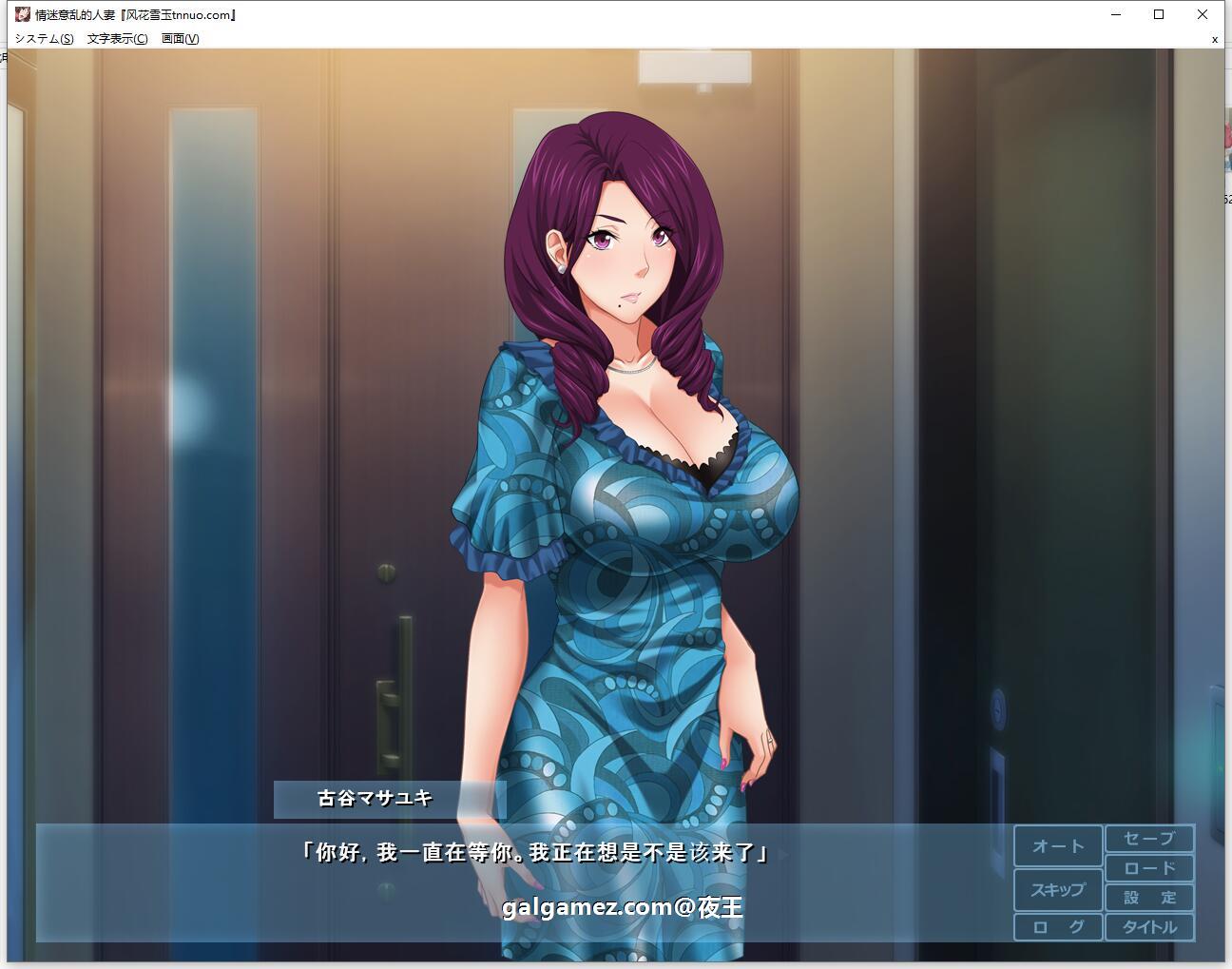Return to title via タイトル button
The width and height of the screenshot is (1232, 969).
[x=1149, y=926]
